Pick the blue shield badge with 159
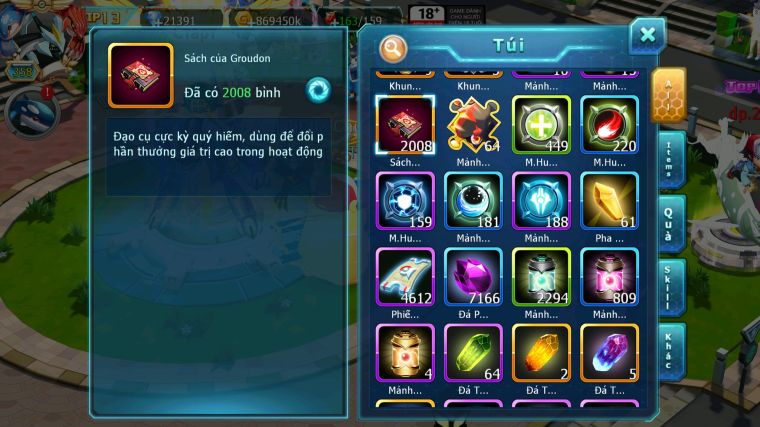 pyautogui.click(x=405, y=201)
